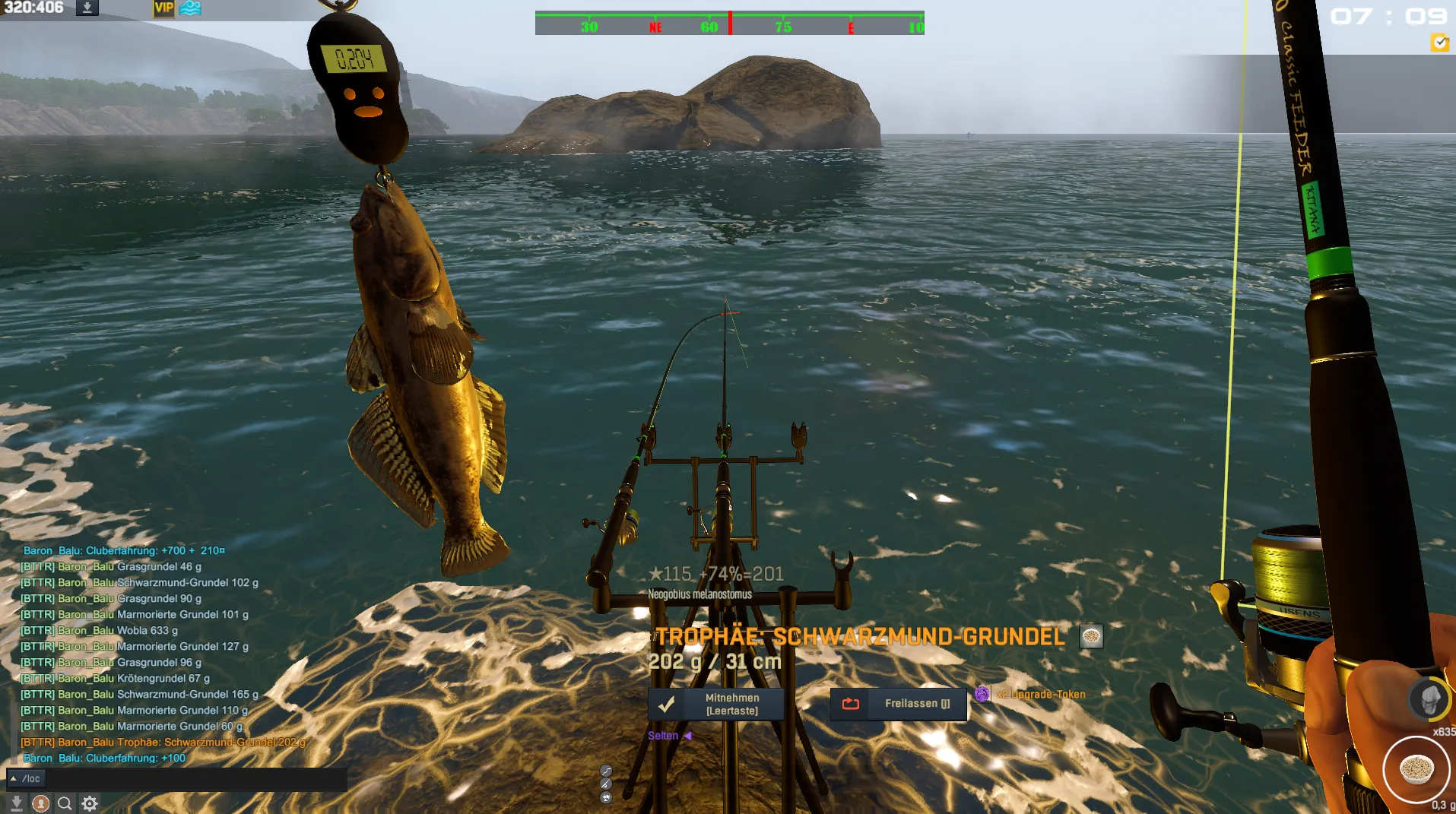Open the player profile icon below chat
This screenshot has width=1456, height=814.
(x=41, y=803)
